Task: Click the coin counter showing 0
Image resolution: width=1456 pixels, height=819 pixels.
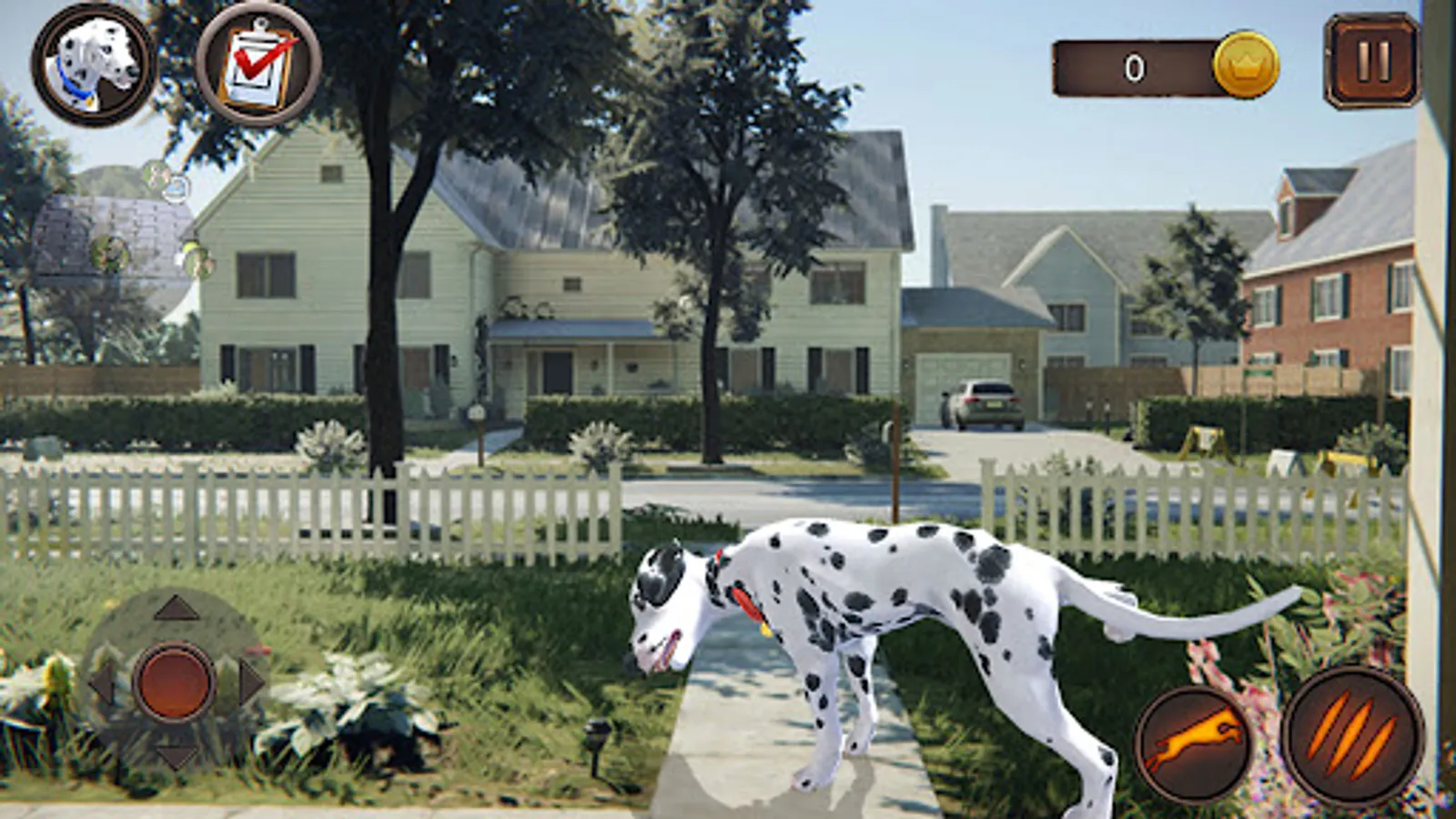Action: (x=1133, y=66)
